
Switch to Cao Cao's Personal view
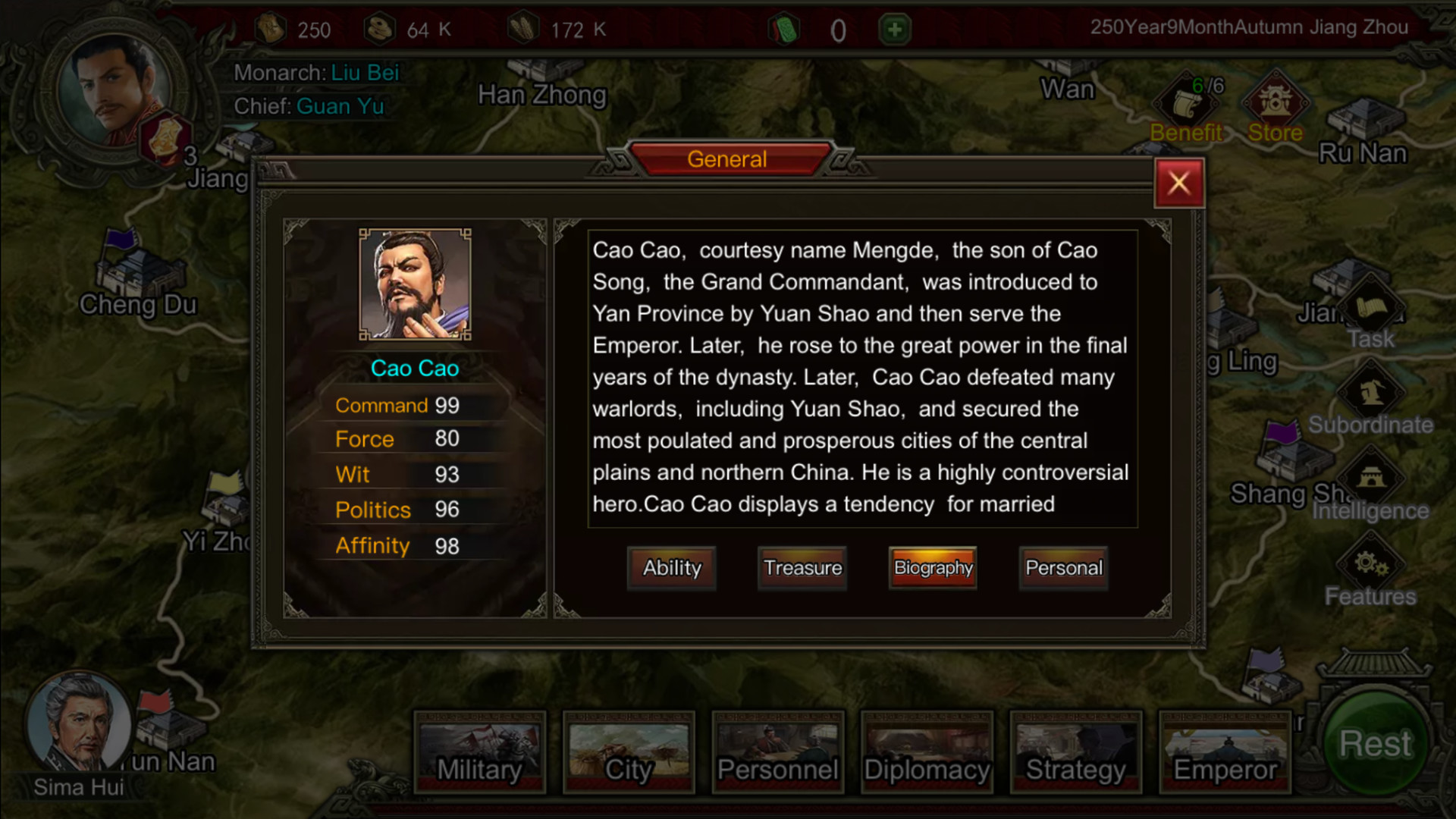coord(1063,568)
